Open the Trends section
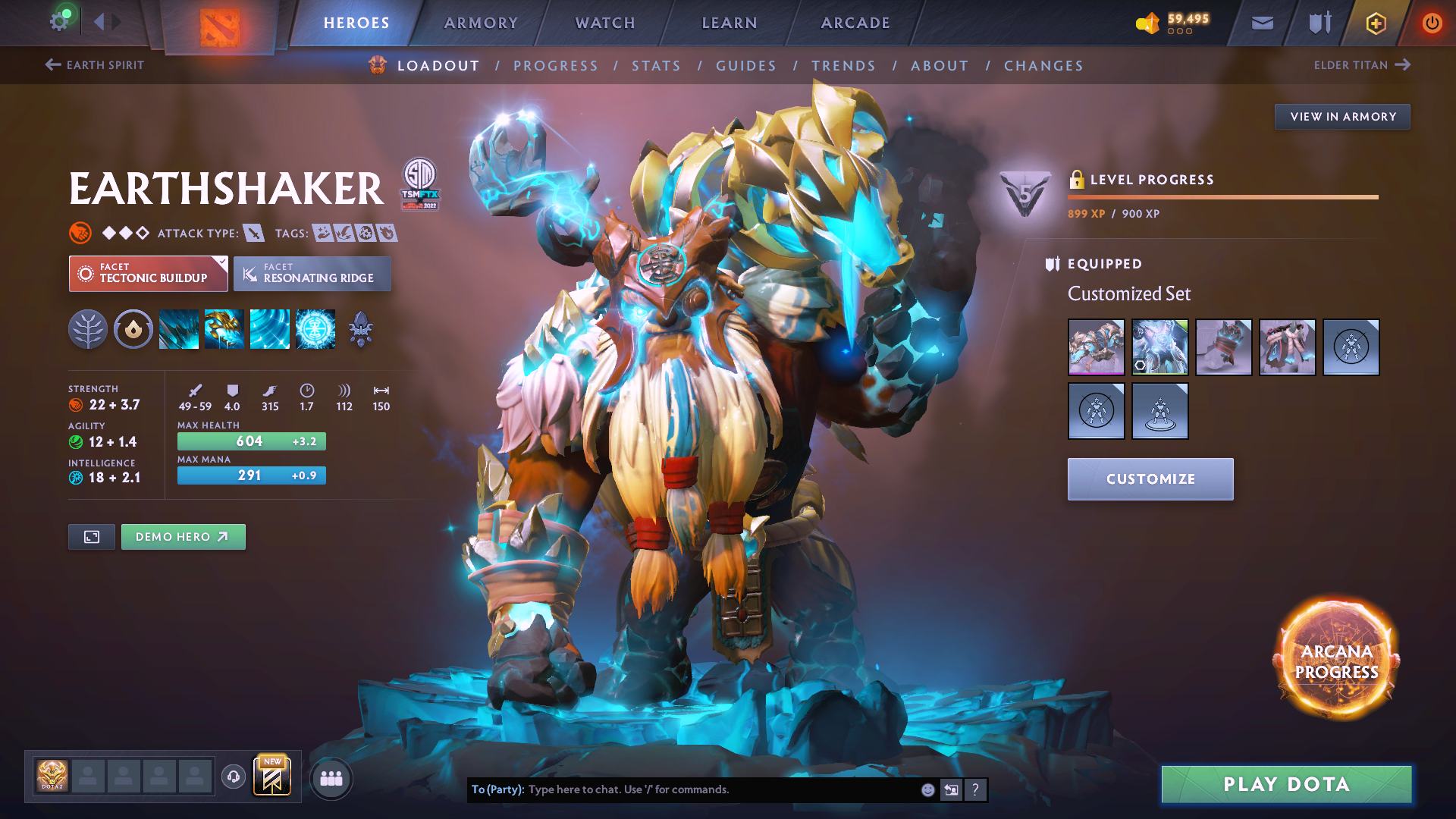Image resolution: width=1456 pixels, height=819 pixels. point(843,66)
